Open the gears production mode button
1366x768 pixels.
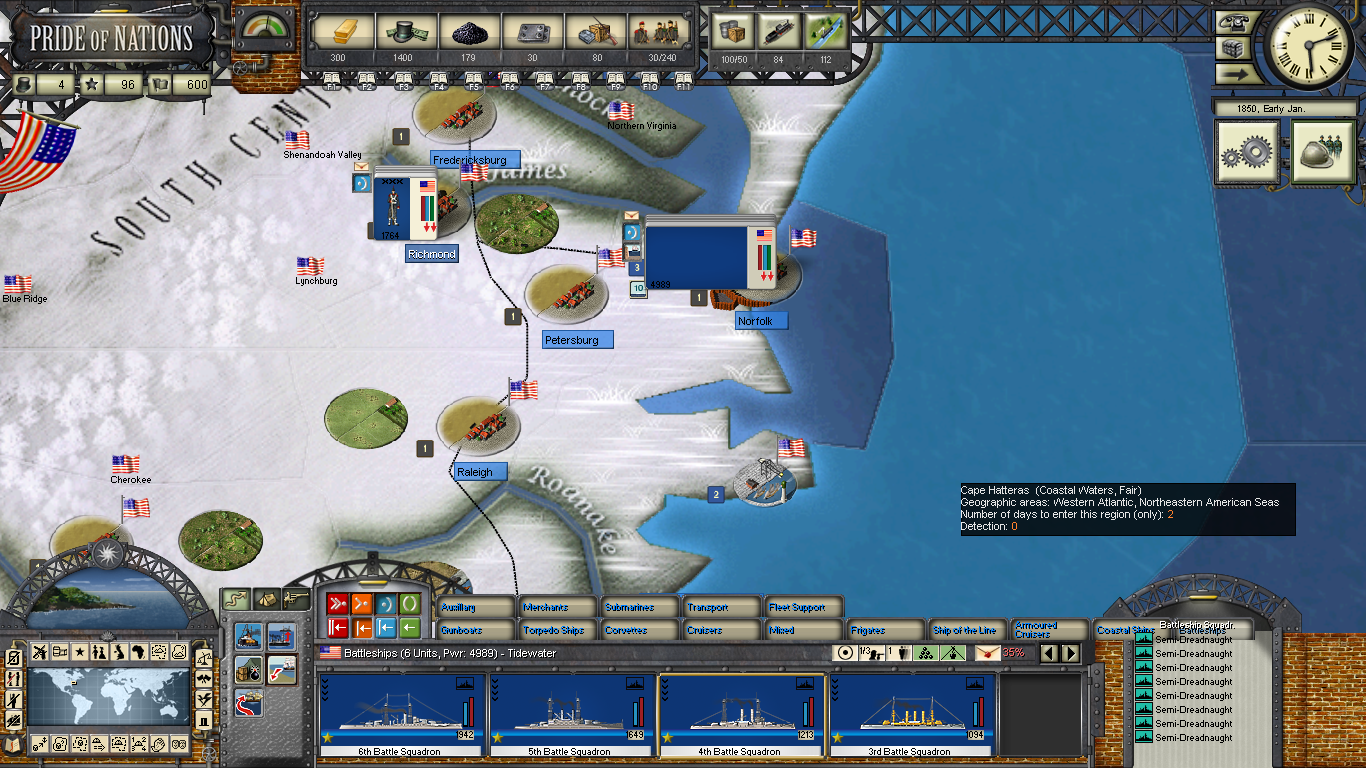click(1246, 152)
